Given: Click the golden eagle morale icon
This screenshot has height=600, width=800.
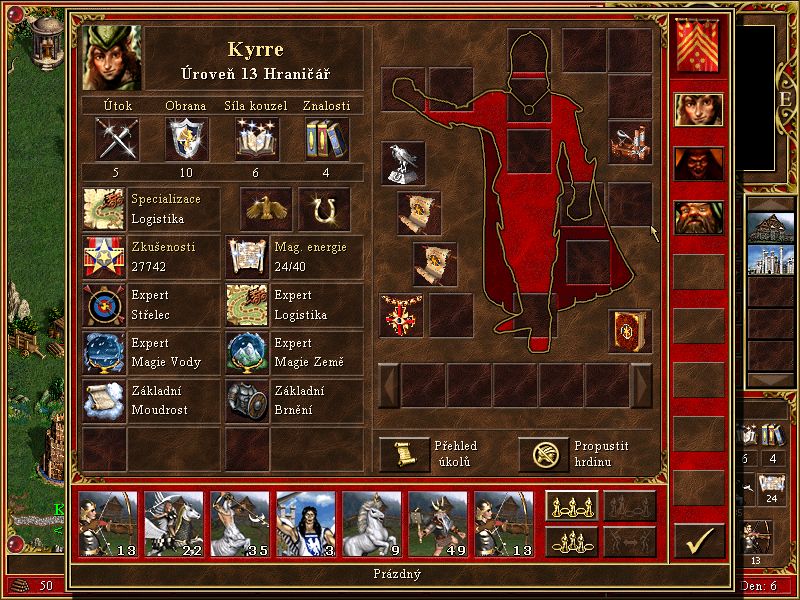Looking at the screenshot, I should tap(266, 208).
